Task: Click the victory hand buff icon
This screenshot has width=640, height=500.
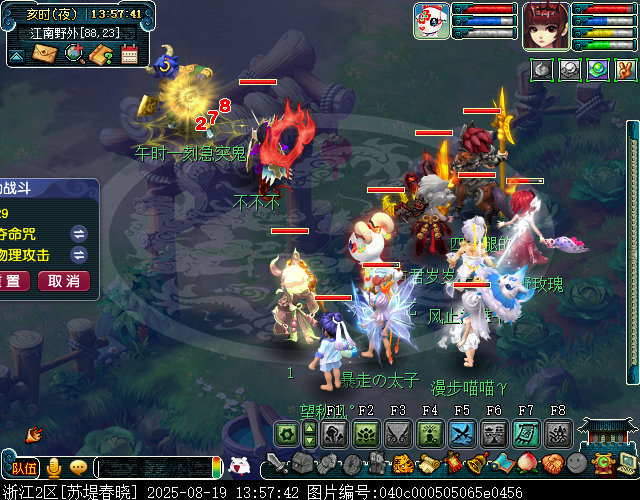Action: pyautogui.click(x=625, y=69)
